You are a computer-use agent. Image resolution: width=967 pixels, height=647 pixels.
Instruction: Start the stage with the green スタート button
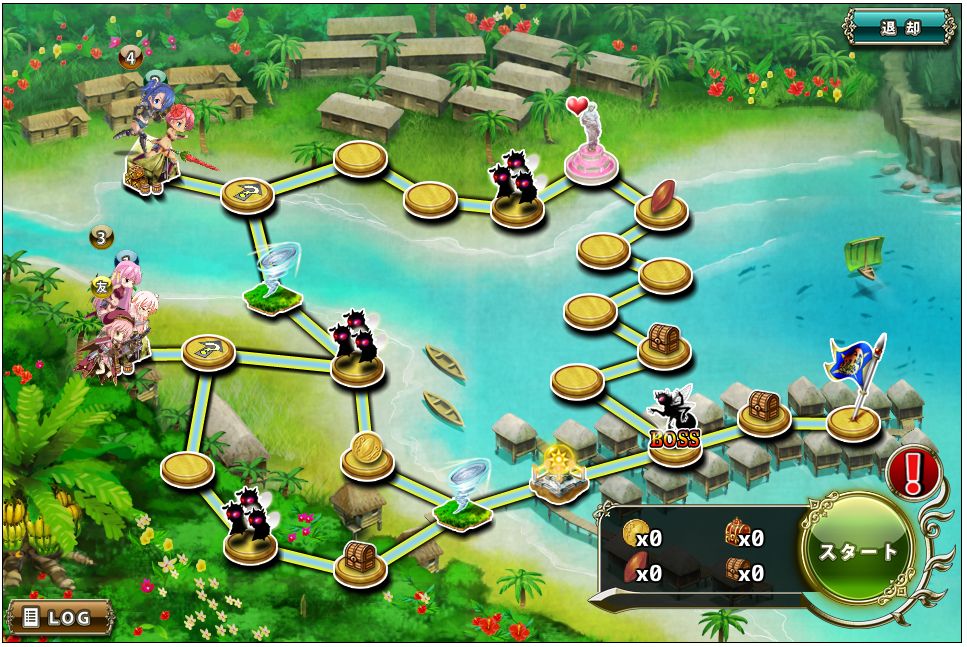[x=858, y=551]
